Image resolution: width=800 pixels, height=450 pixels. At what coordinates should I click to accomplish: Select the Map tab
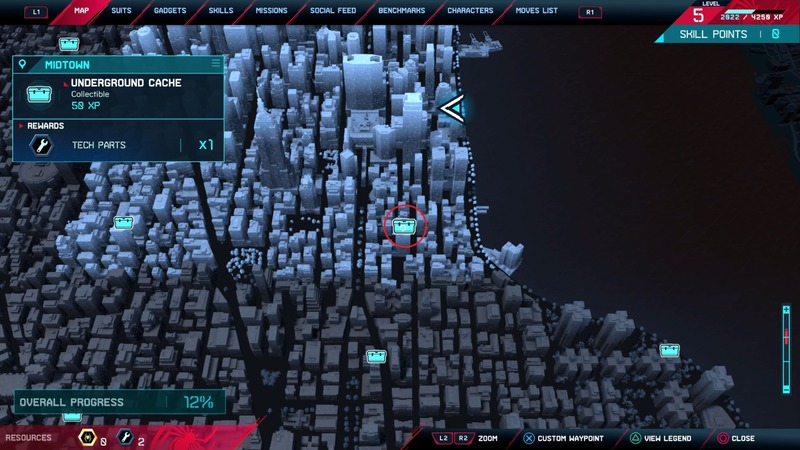tap(81, 11)
